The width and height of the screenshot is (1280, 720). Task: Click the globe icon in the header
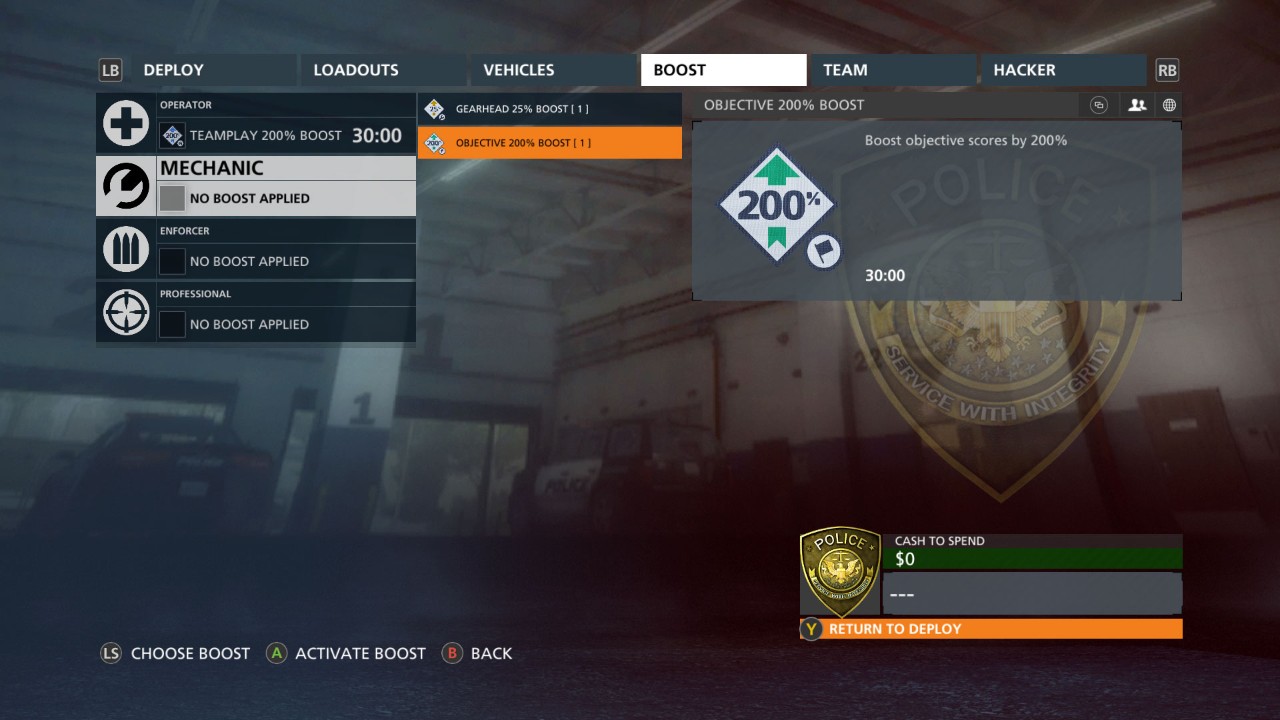coord(1168,105)
